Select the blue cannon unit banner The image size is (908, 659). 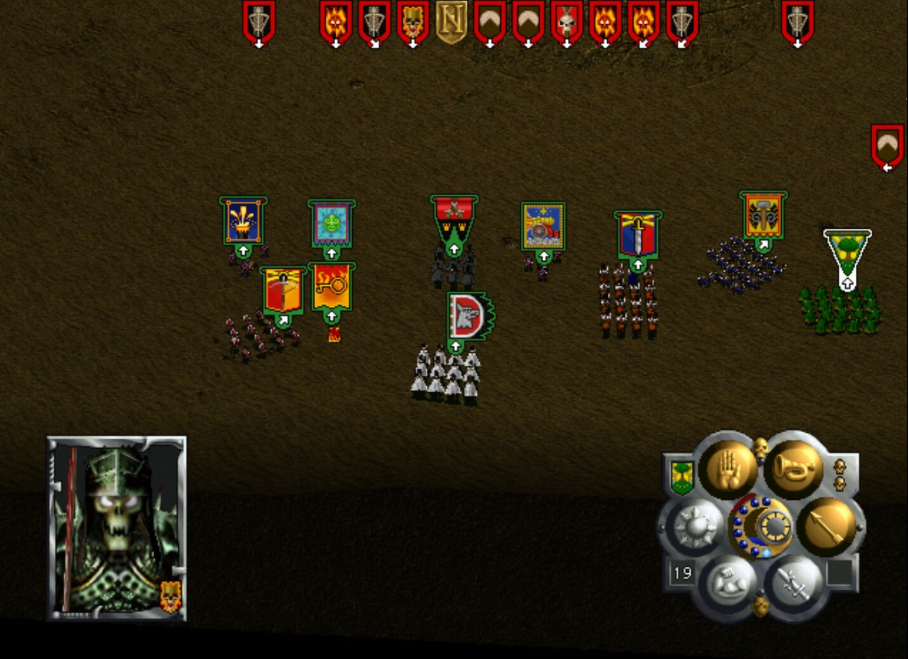pyautogui.click(x=543, y=226)
